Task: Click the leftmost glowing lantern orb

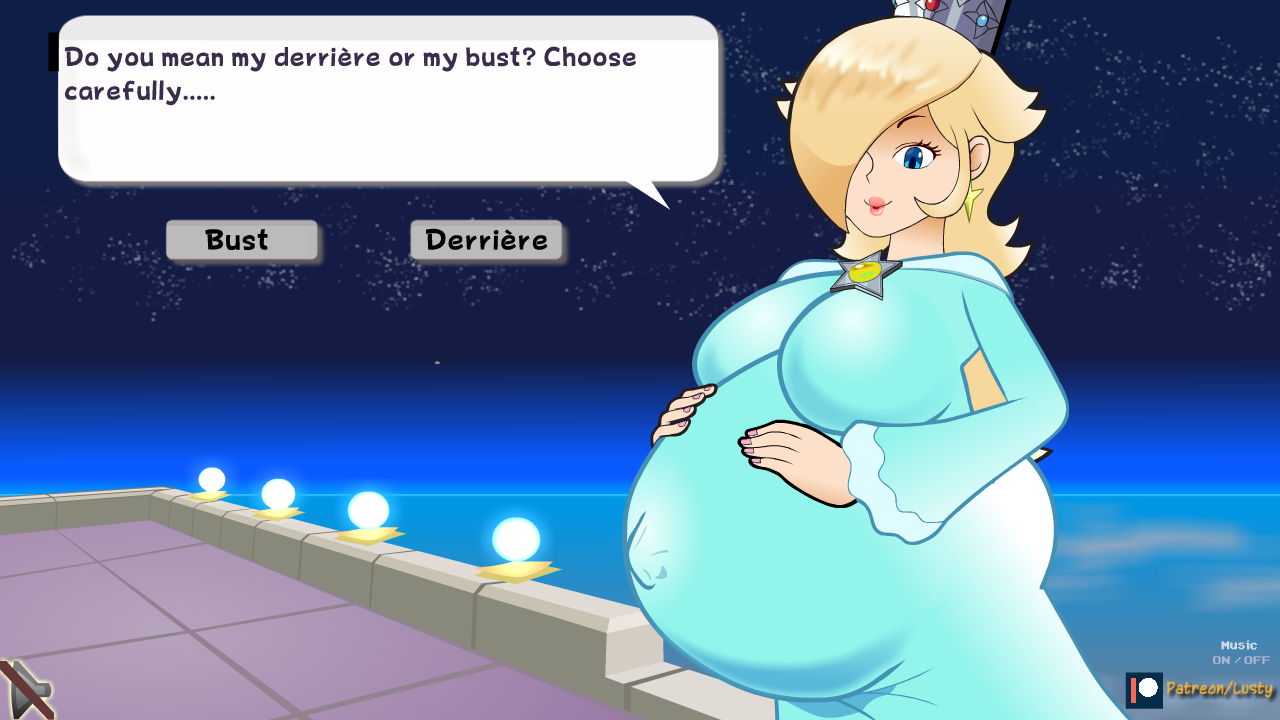Action: (x=213, y=477)
